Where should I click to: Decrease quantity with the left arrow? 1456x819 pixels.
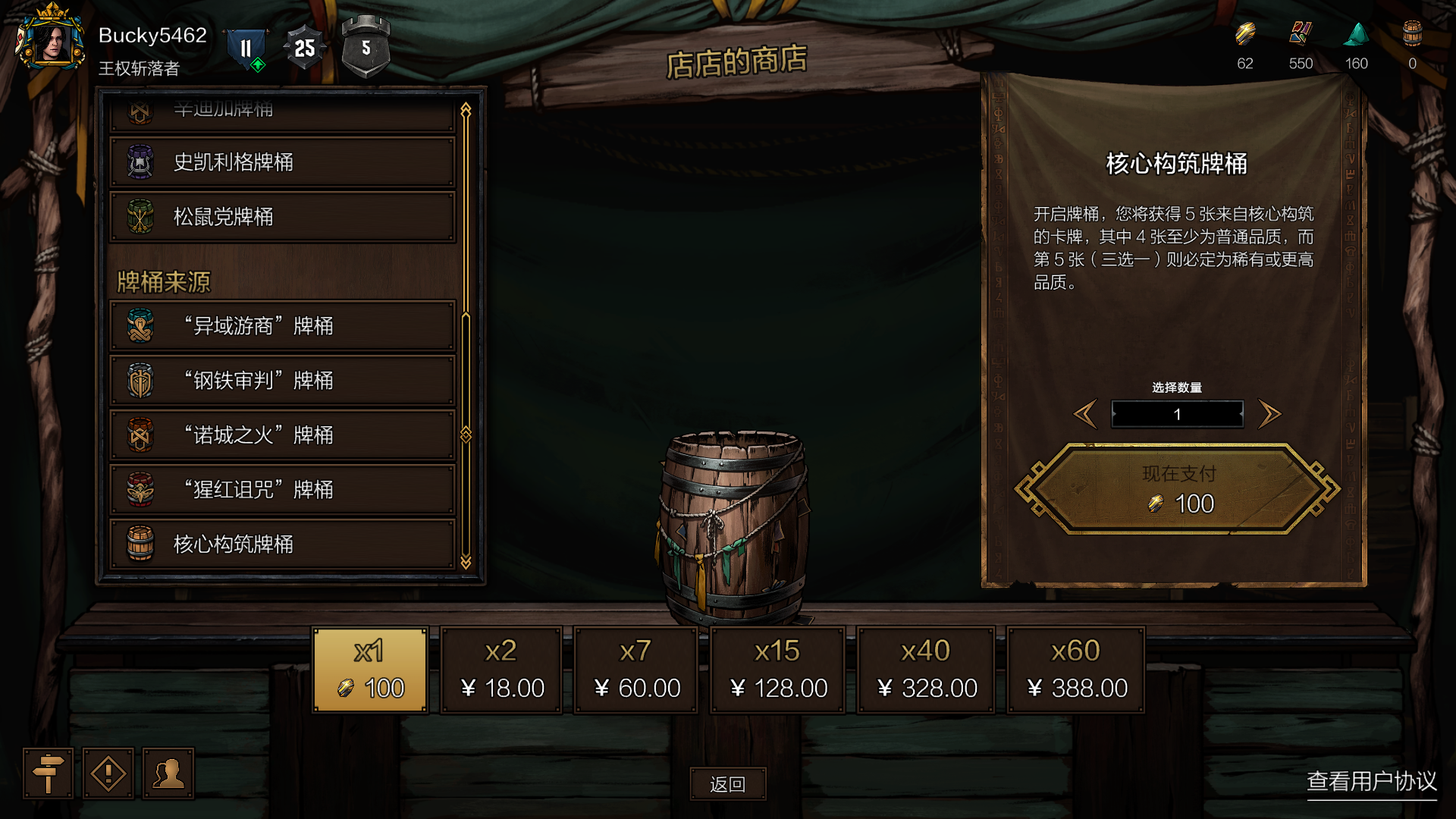[1085, 414]
